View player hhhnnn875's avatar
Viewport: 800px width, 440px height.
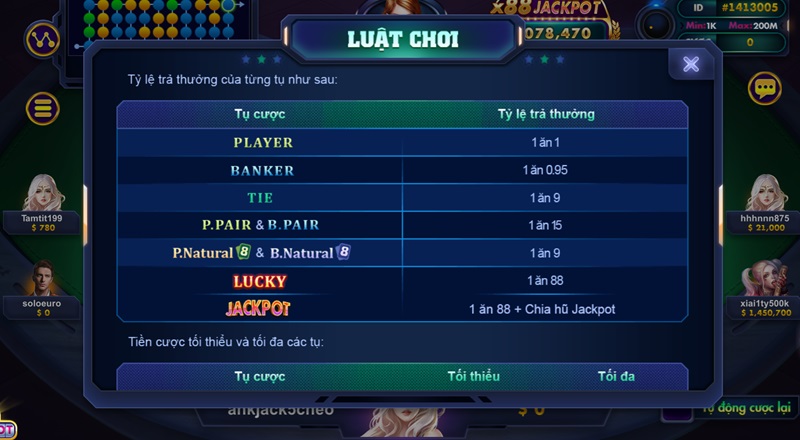pyautogui.click(x=765, y=192)
